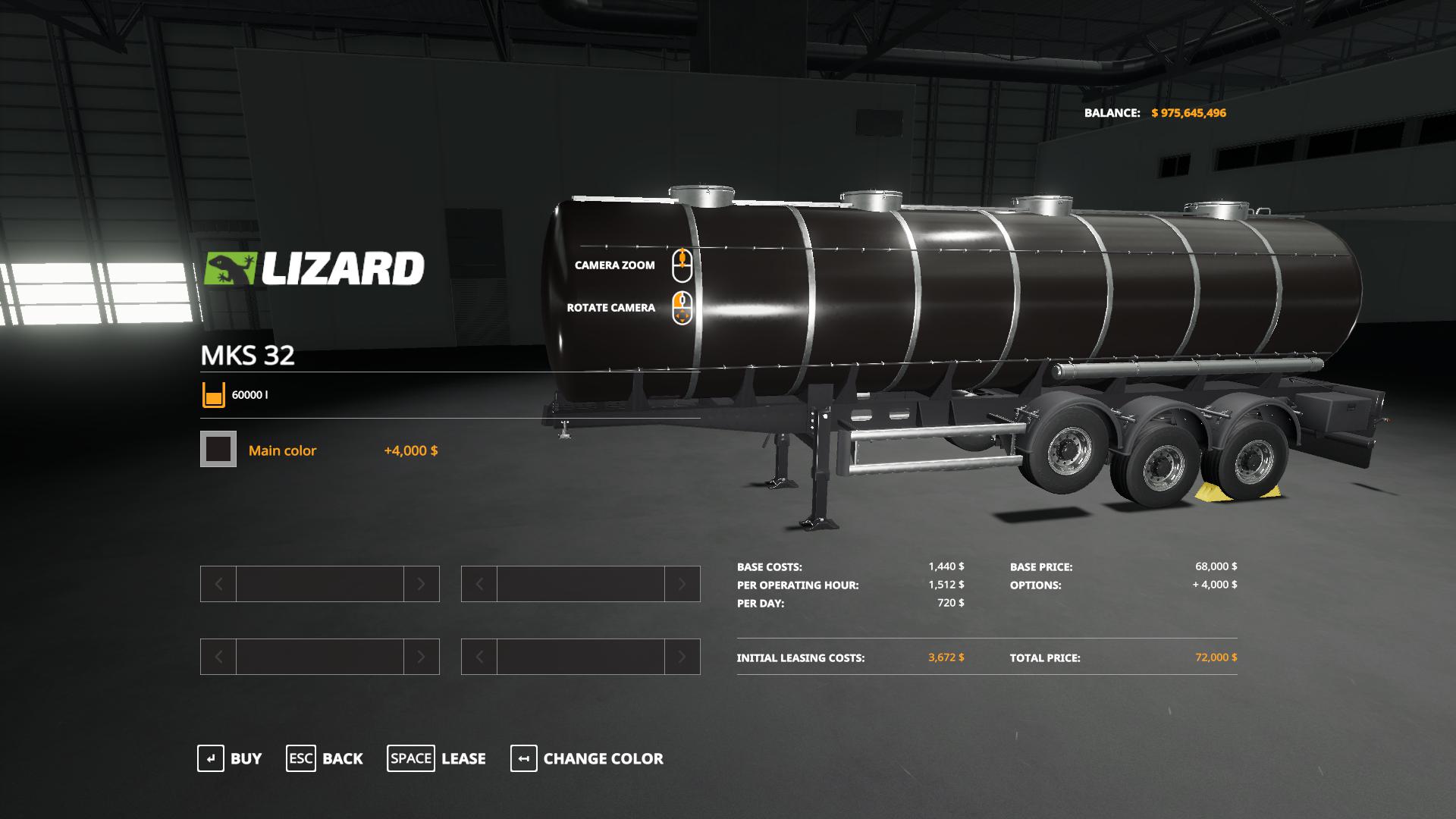Choose the Change Color option
This screenshot has width=1456, height=819.
click(x=587, y=758)
